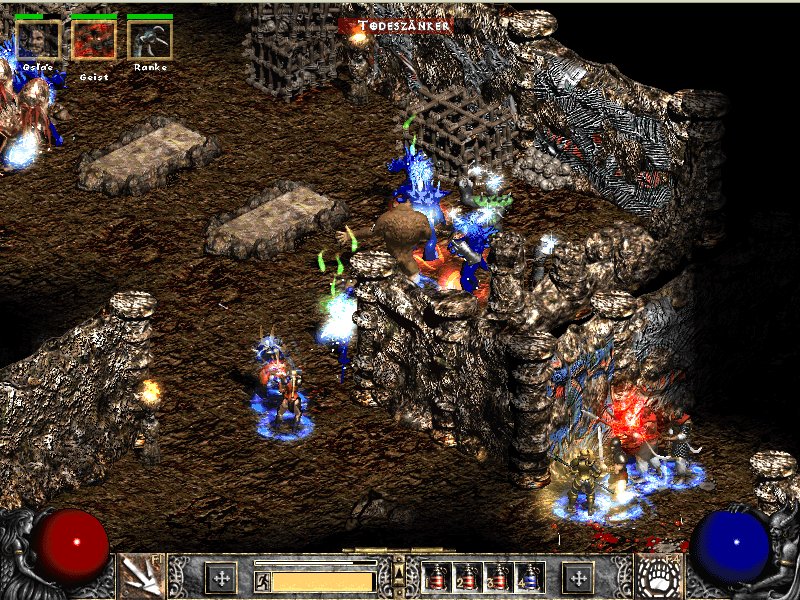Select the Qsla'e mercenary portrait
This screenshot has height=600, width=800.
point(38,40)
